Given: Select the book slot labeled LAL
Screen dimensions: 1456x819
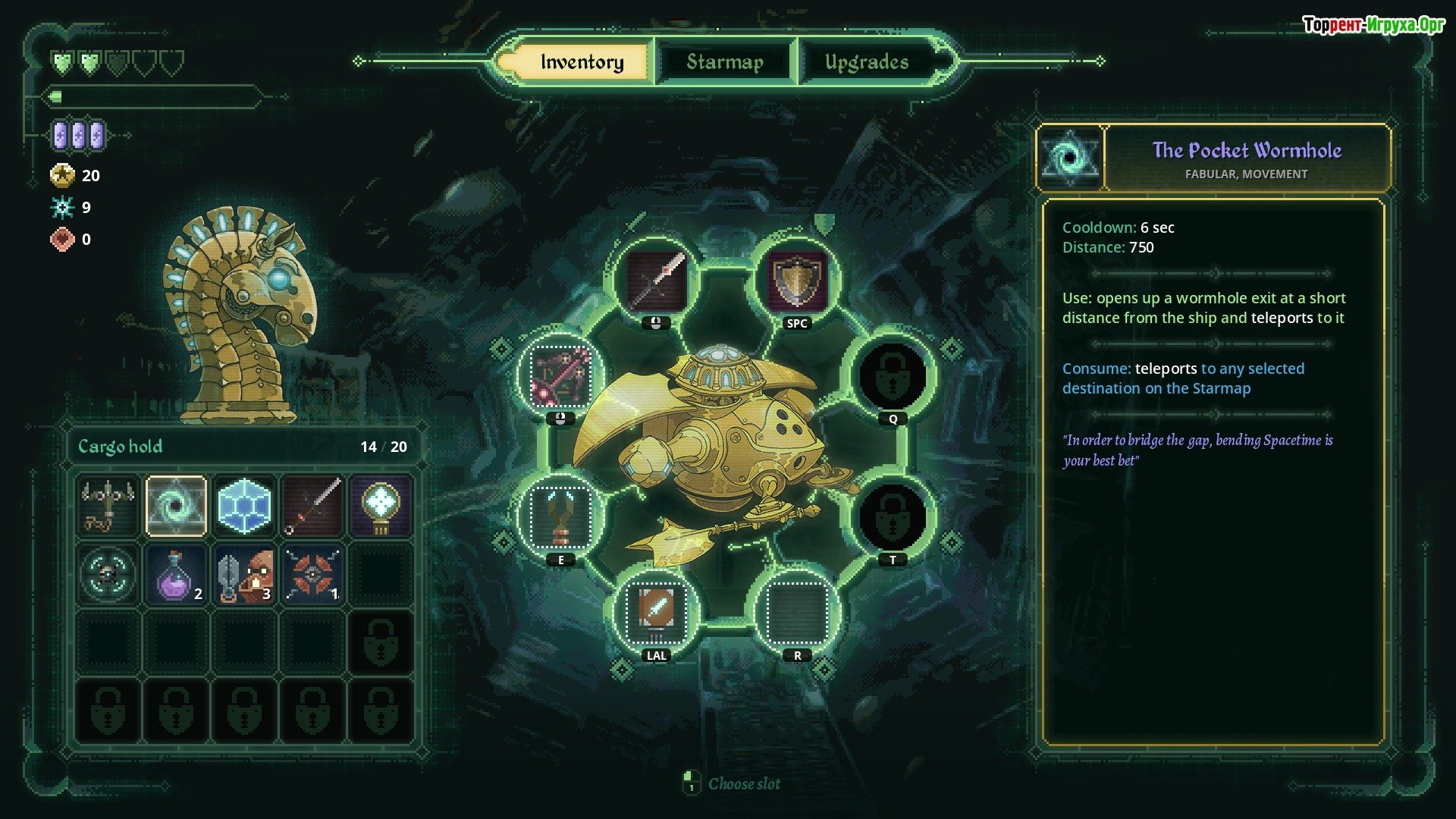Looking at the screenshot, I should tap(656, 610).
